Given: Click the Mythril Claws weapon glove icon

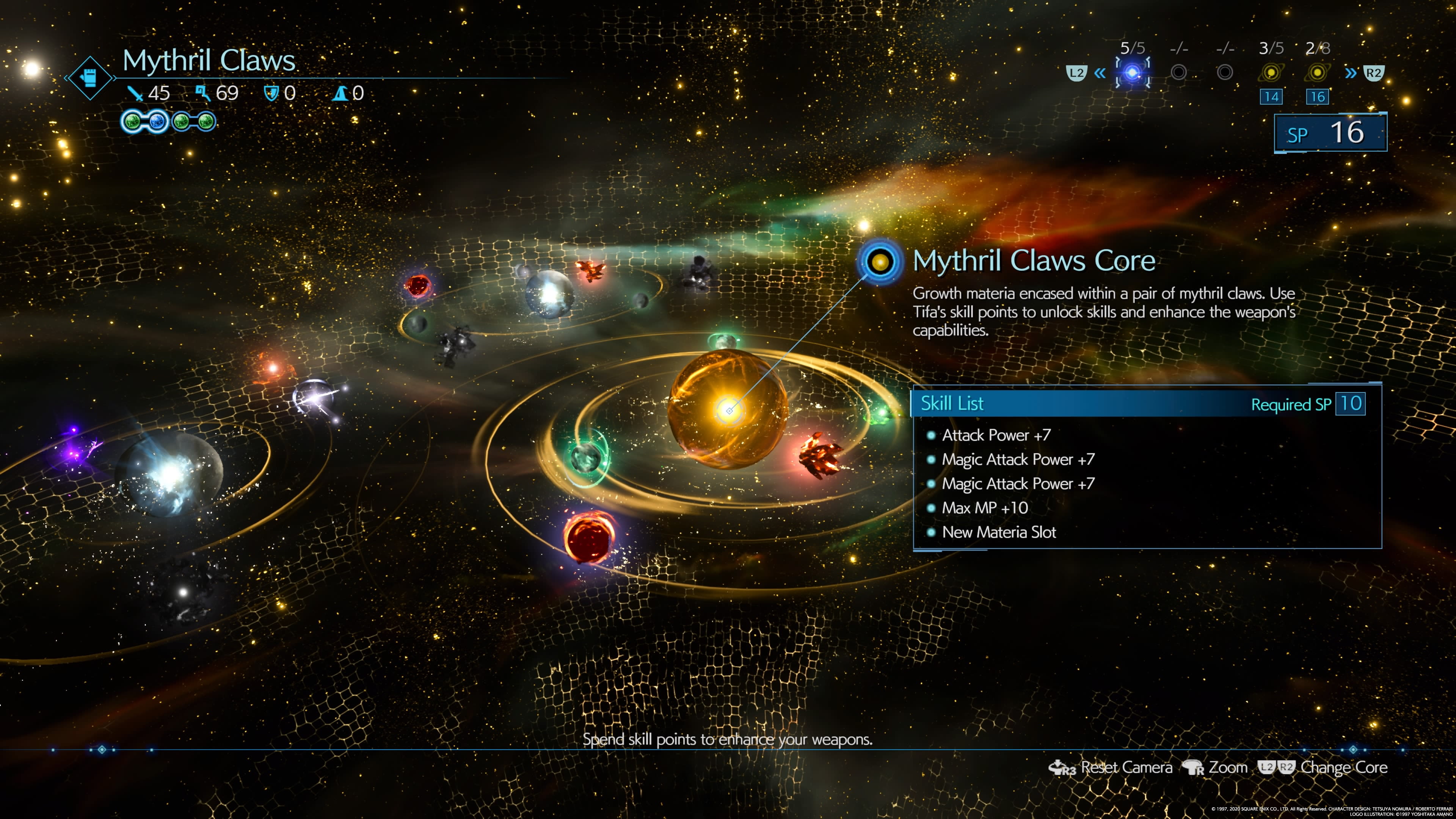Looking at the screenshot, I should click(x=89, y=78).
